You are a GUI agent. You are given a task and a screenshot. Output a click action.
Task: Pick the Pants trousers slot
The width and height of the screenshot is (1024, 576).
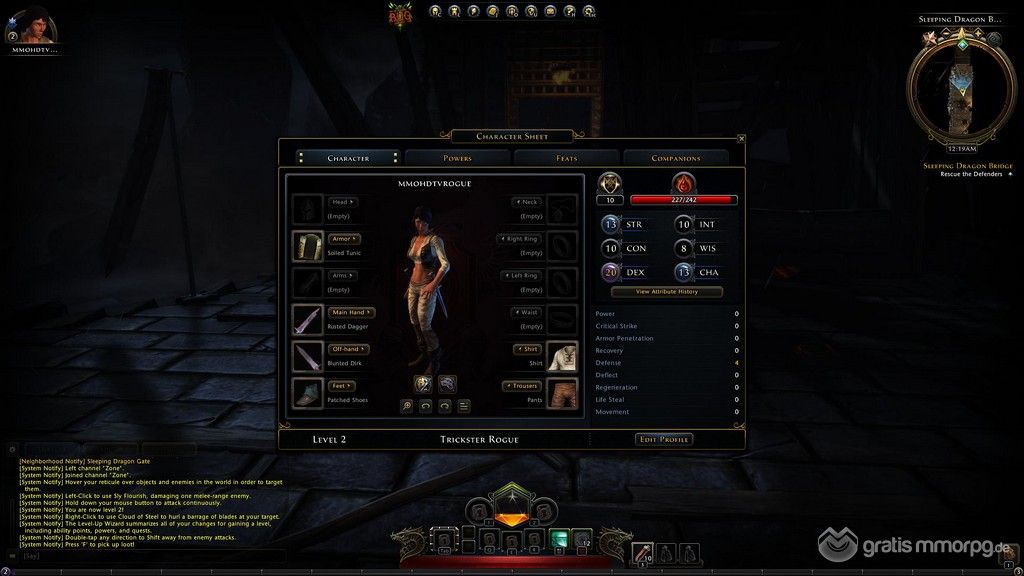(563, 393)
